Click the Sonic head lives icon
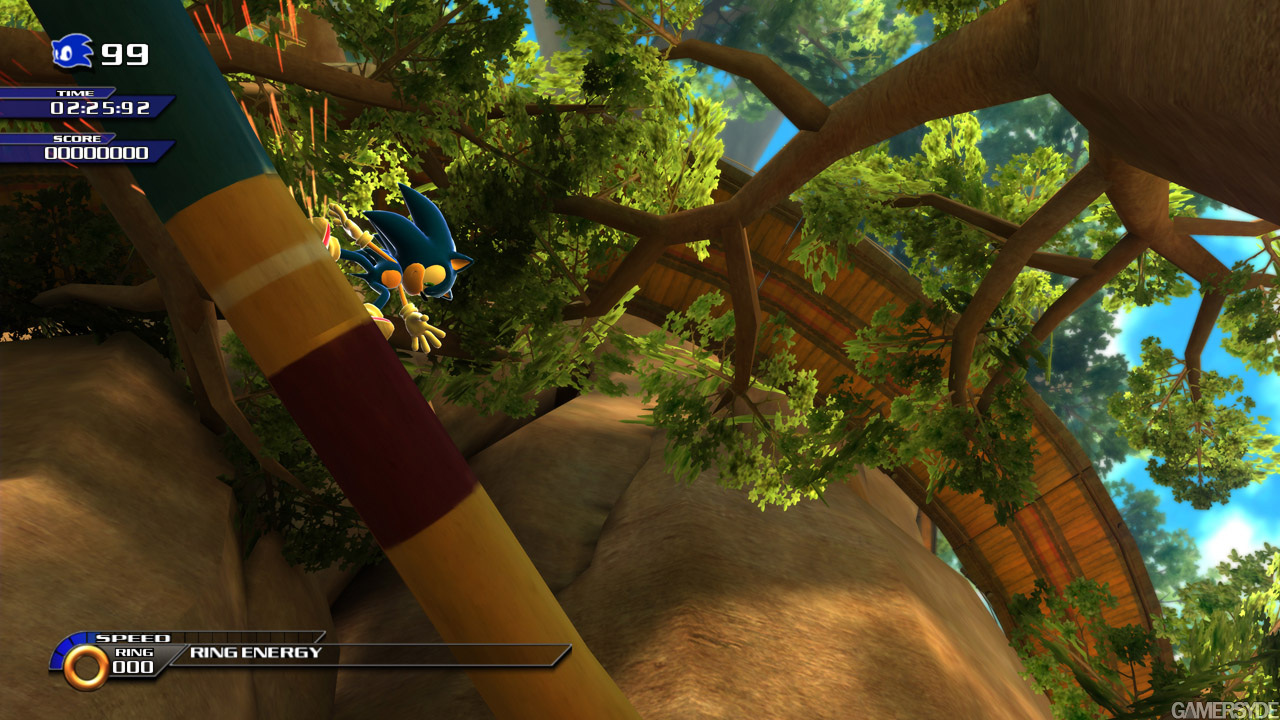Viewport: 1280px width, 720px height. (72, 52)
